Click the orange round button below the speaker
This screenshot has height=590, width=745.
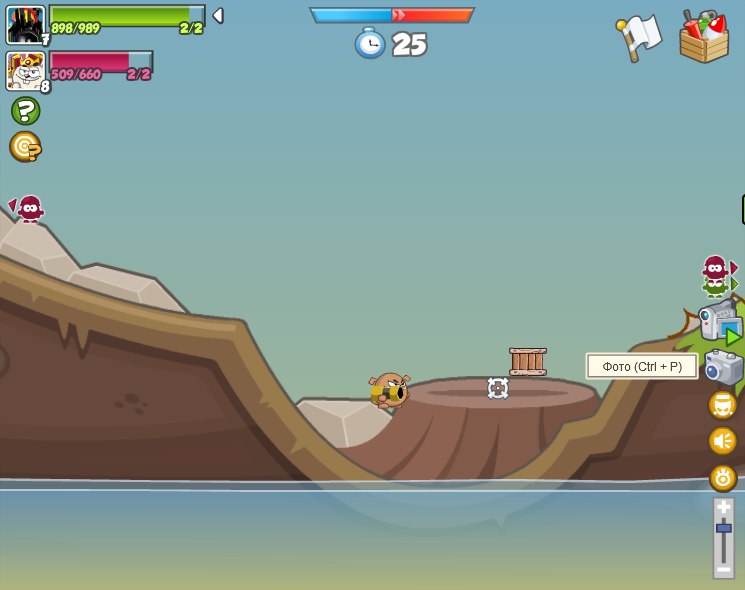pos(723,478)
